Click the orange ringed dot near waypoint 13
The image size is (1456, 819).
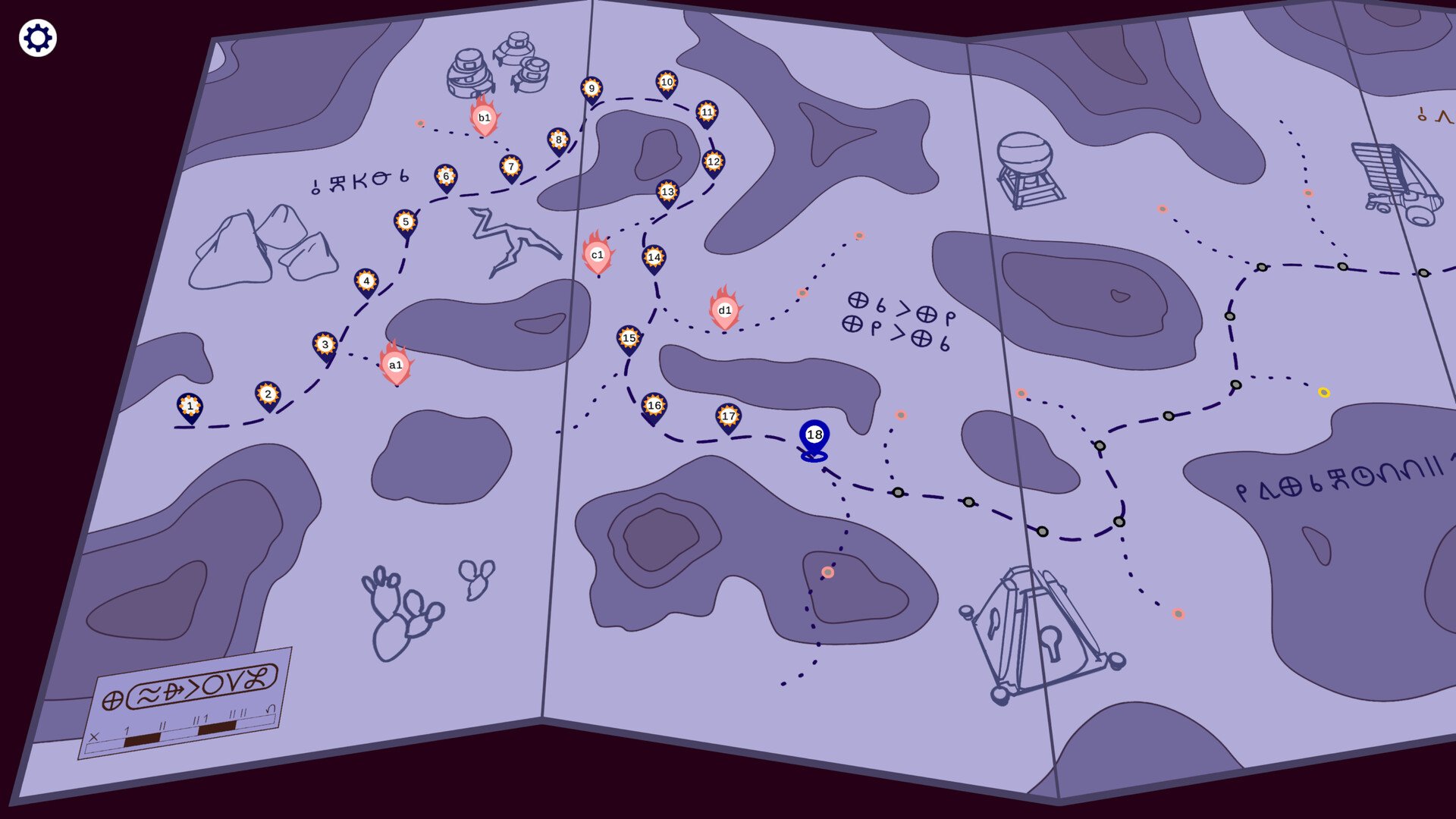click(x=858, y=236)
